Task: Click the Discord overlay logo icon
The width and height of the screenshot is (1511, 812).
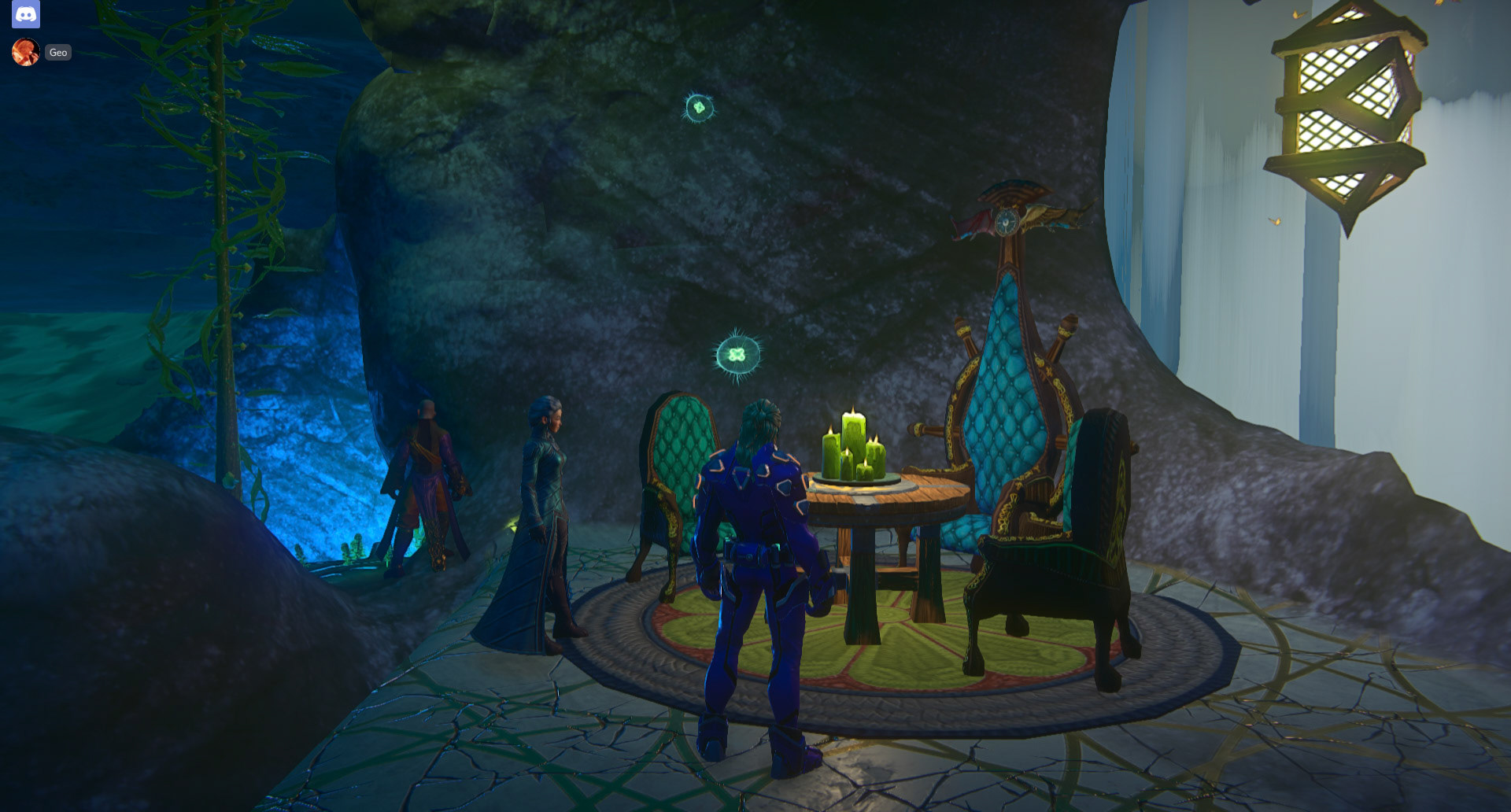Action: (26, 14)
